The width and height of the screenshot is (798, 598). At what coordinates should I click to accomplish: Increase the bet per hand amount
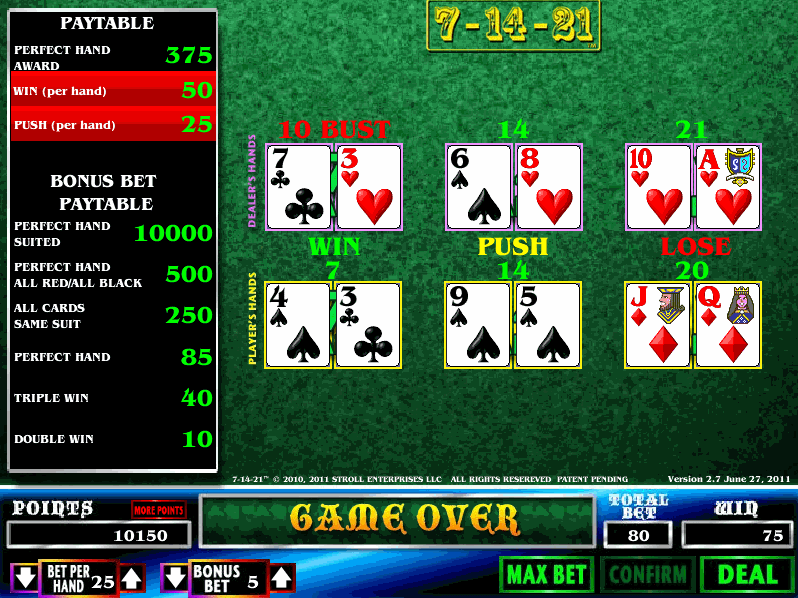coord(132,577)
